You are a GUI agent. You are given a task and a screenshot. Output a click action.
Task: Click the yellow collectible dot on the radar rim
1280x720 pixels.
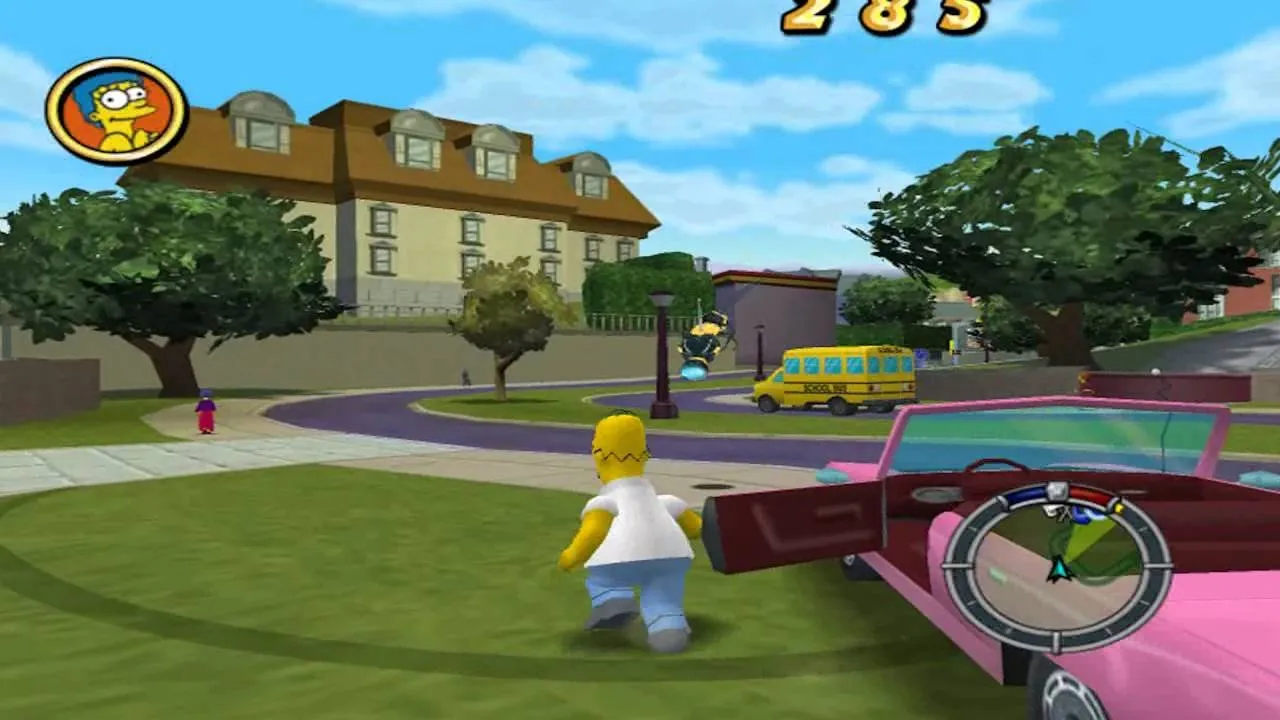[x=1118, y=507]
